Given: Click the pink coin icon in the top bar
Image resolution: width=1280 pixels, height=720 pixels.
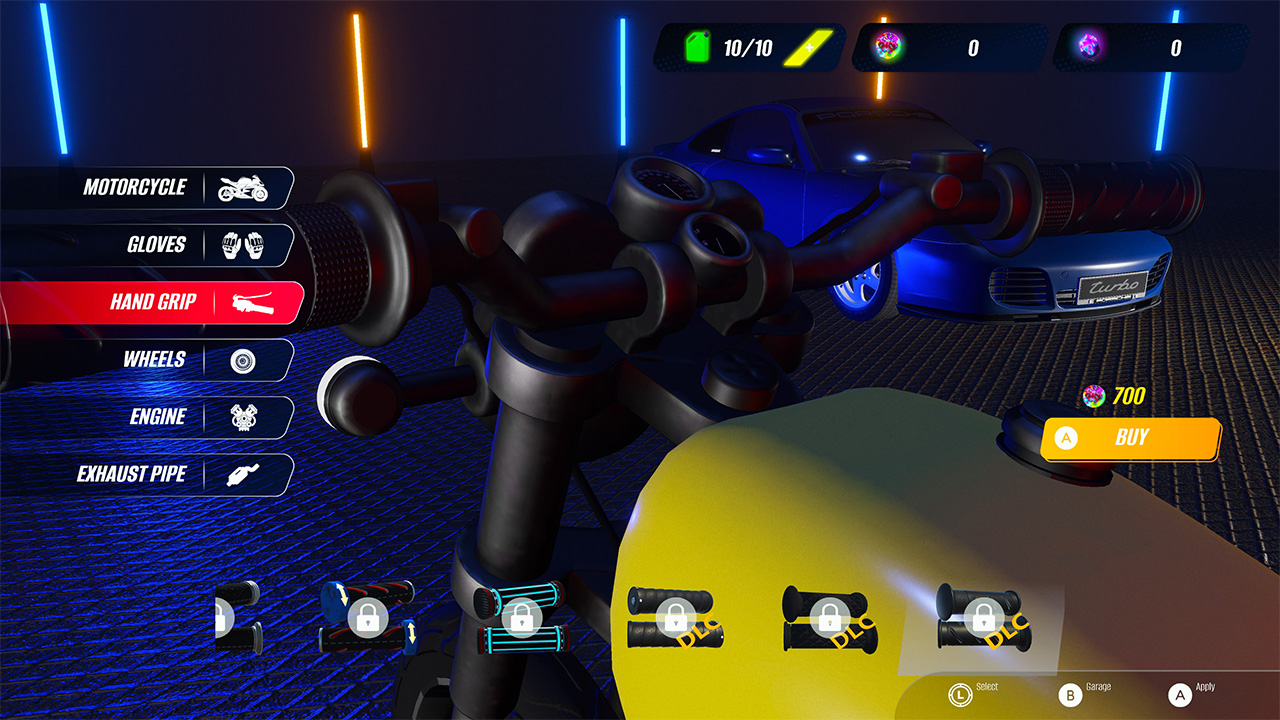Looking at the screenshot, I should pyautogui.click(x=887, y=46).
